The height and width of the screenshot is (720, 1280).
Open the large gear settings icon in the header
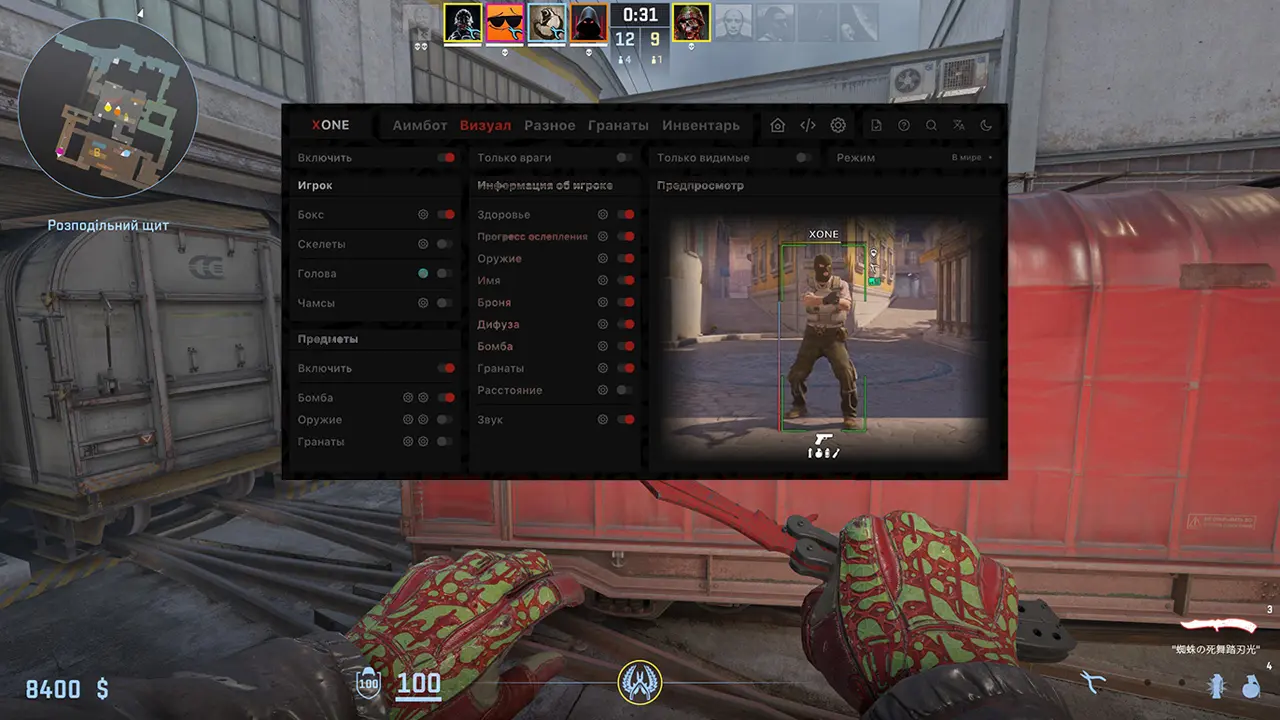838,125
